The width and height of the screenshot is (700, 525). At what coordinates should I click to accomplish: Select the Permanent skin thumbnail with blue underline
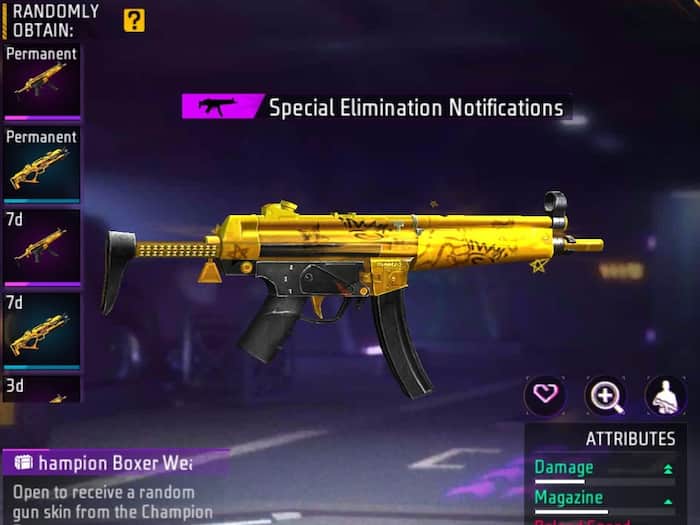(41, 165)
